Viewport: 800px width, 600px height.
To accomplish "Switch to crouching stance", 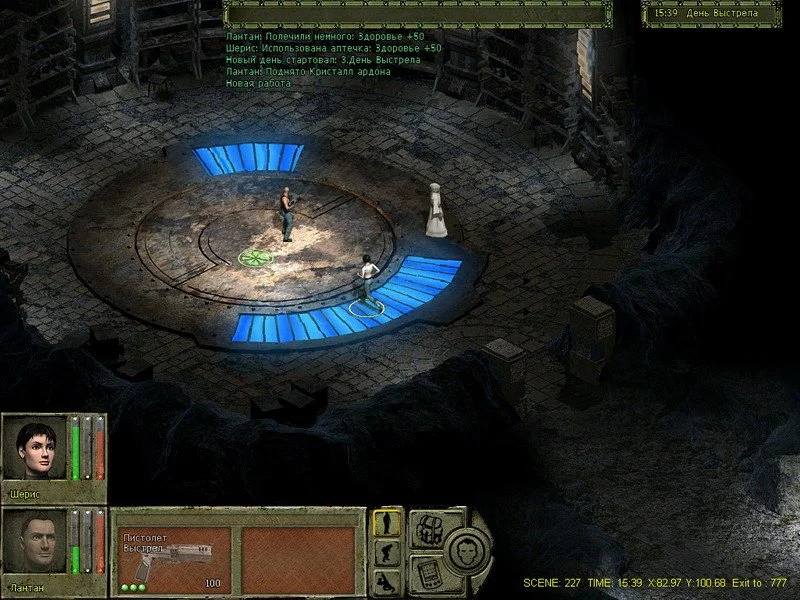I will 387,553.
